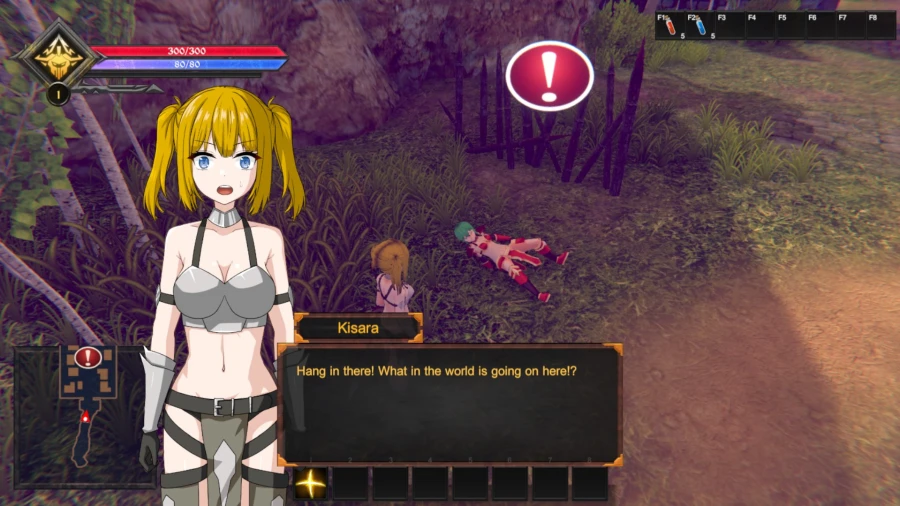Use the red health potion in F1
Viewport: 900px width, 506px height.
pos(671,26)
